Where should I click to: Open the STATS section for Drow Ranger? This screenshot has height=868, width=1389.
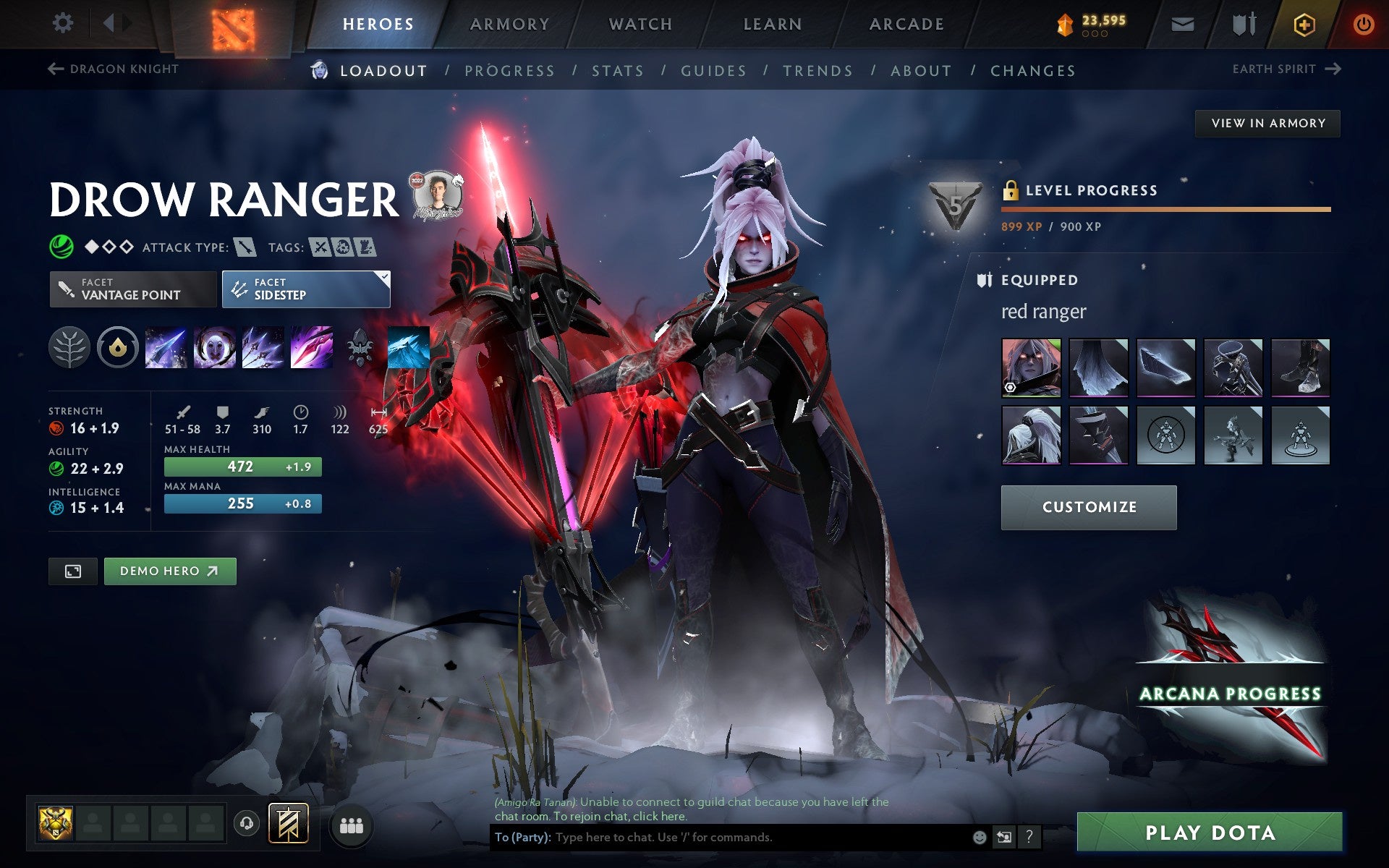pyautogui.click(x=616, y=70)
